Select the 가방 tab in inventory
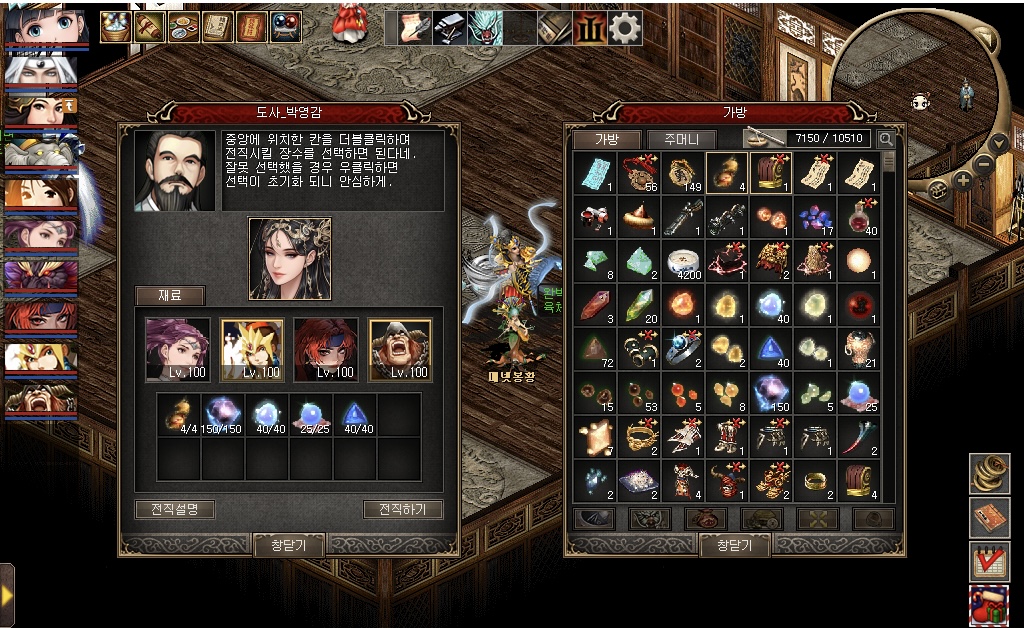Viewport: 1024px width, 628px height. 607,139
